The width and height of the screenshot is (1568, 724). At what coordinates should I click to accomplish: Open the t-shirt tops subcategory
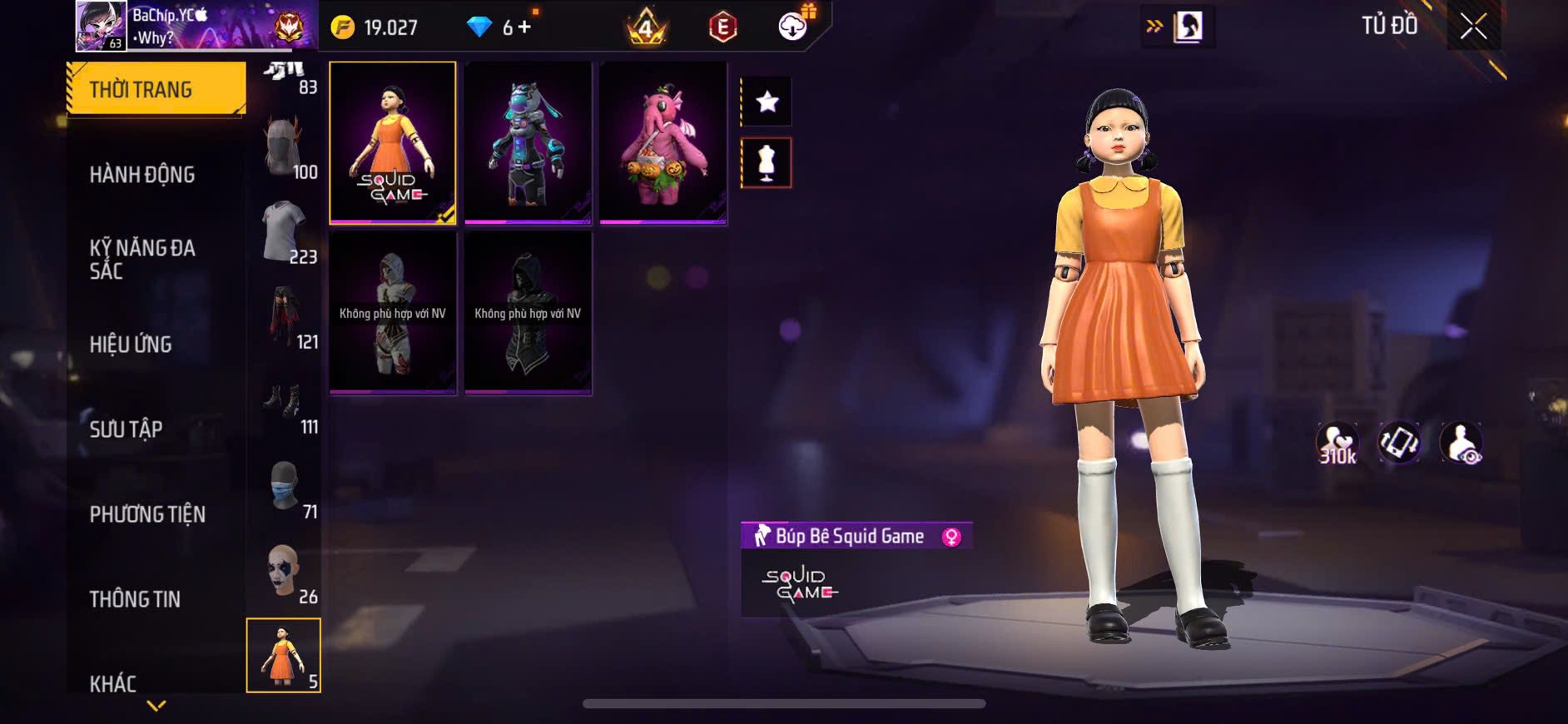pos(285,233)
